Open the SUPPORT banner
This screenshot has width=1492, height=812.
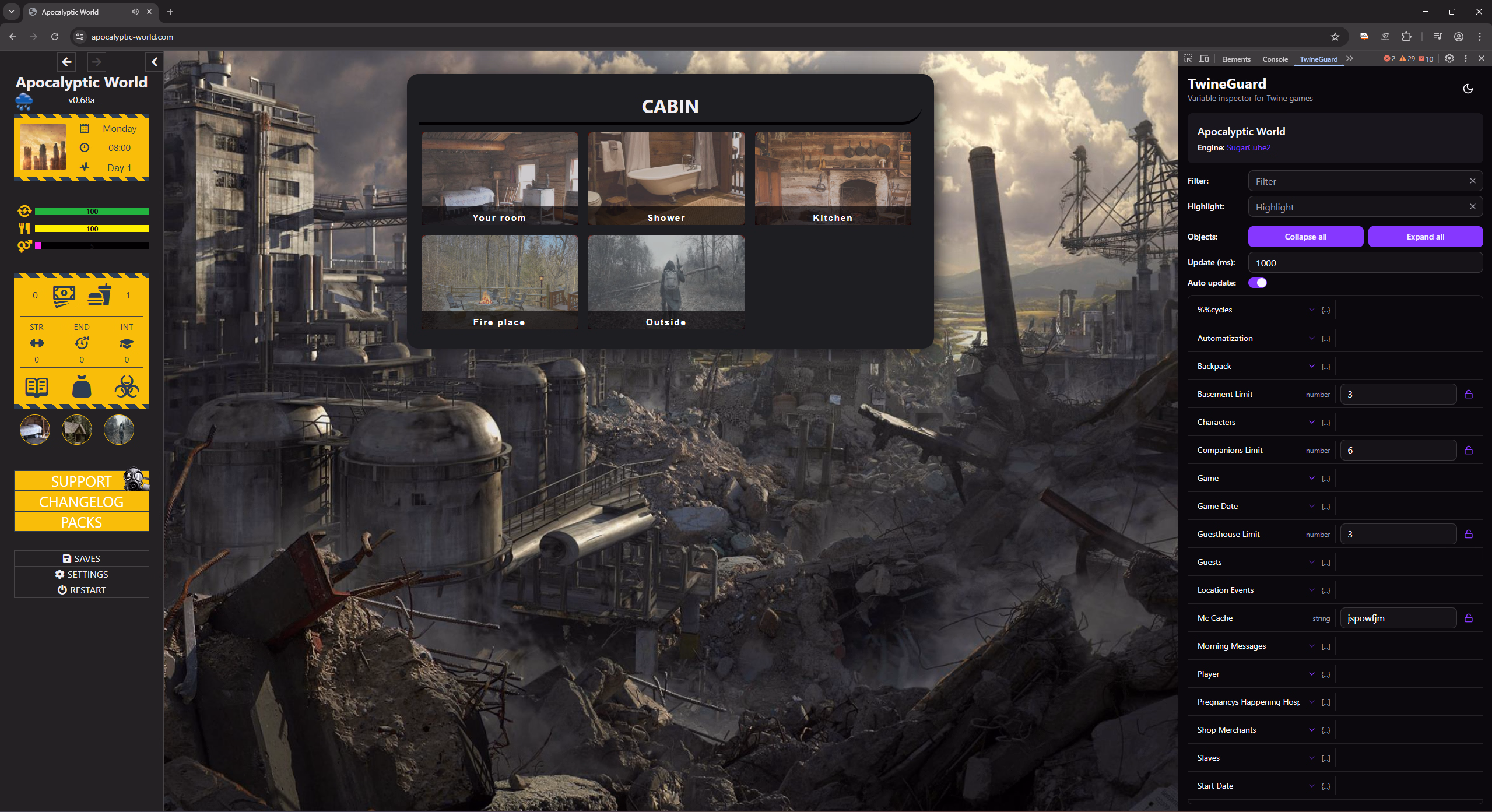click(82, 481)
